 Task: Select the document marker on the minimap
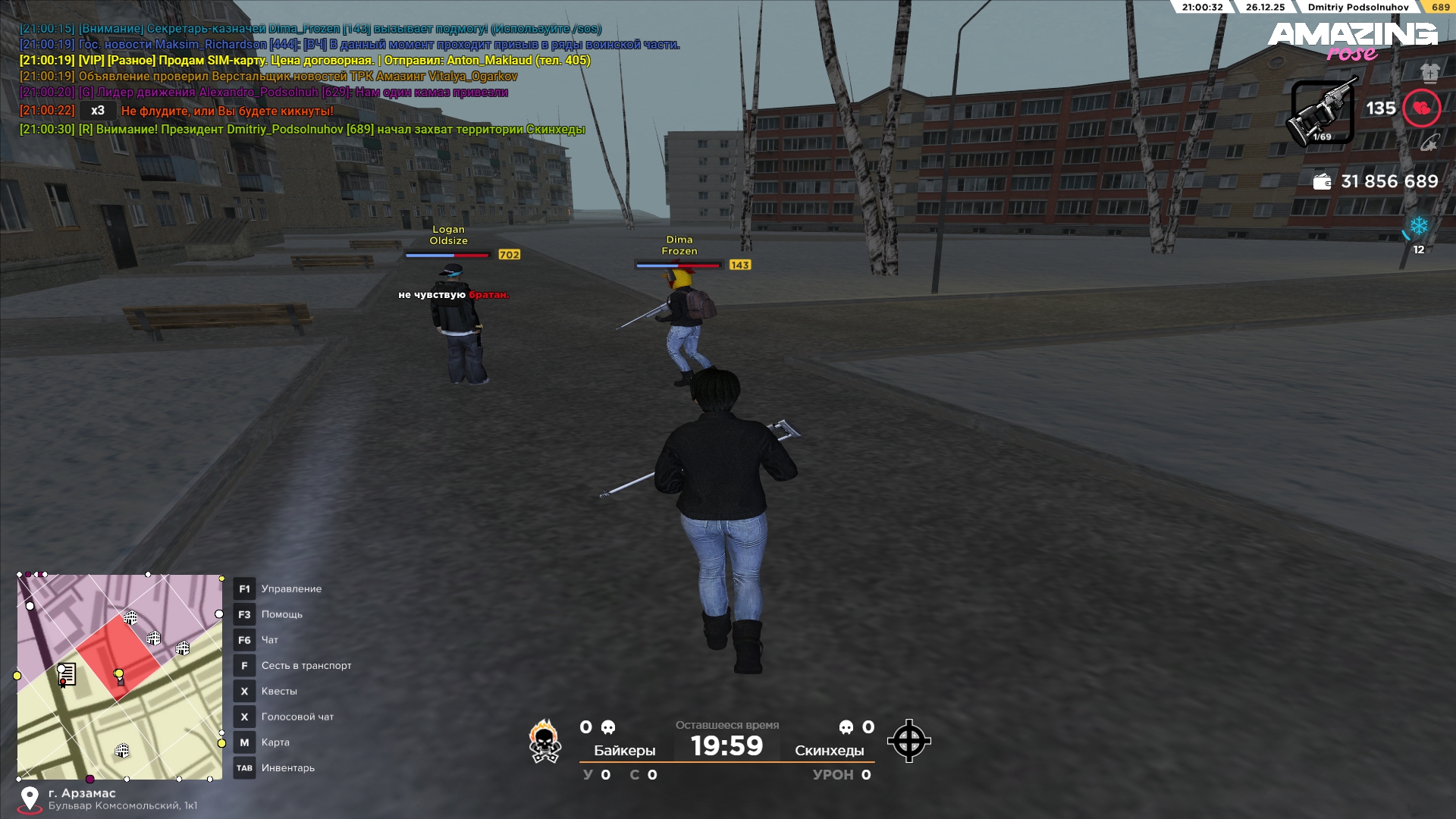point(67,674)
